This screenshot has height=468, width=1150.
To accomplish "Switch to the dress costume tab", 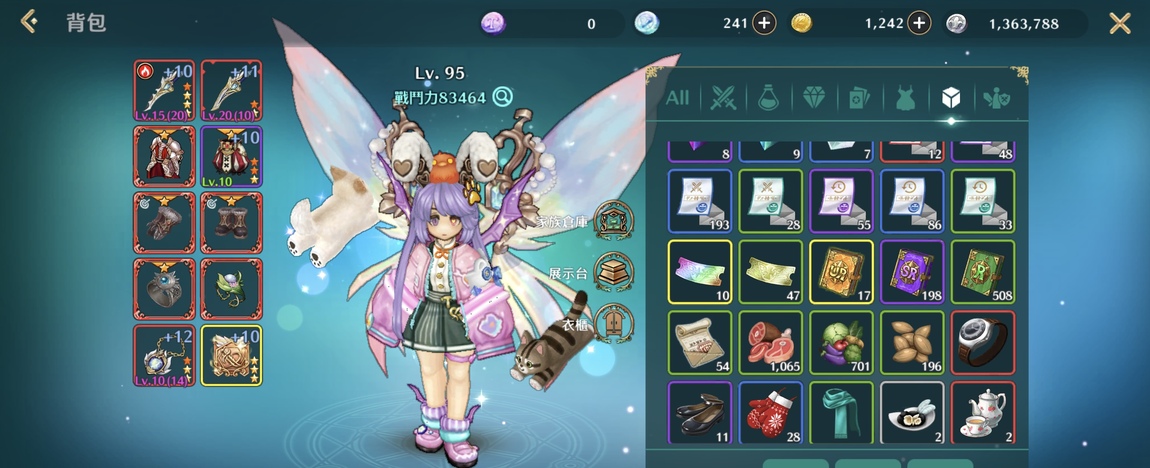I will coord(904,98).
